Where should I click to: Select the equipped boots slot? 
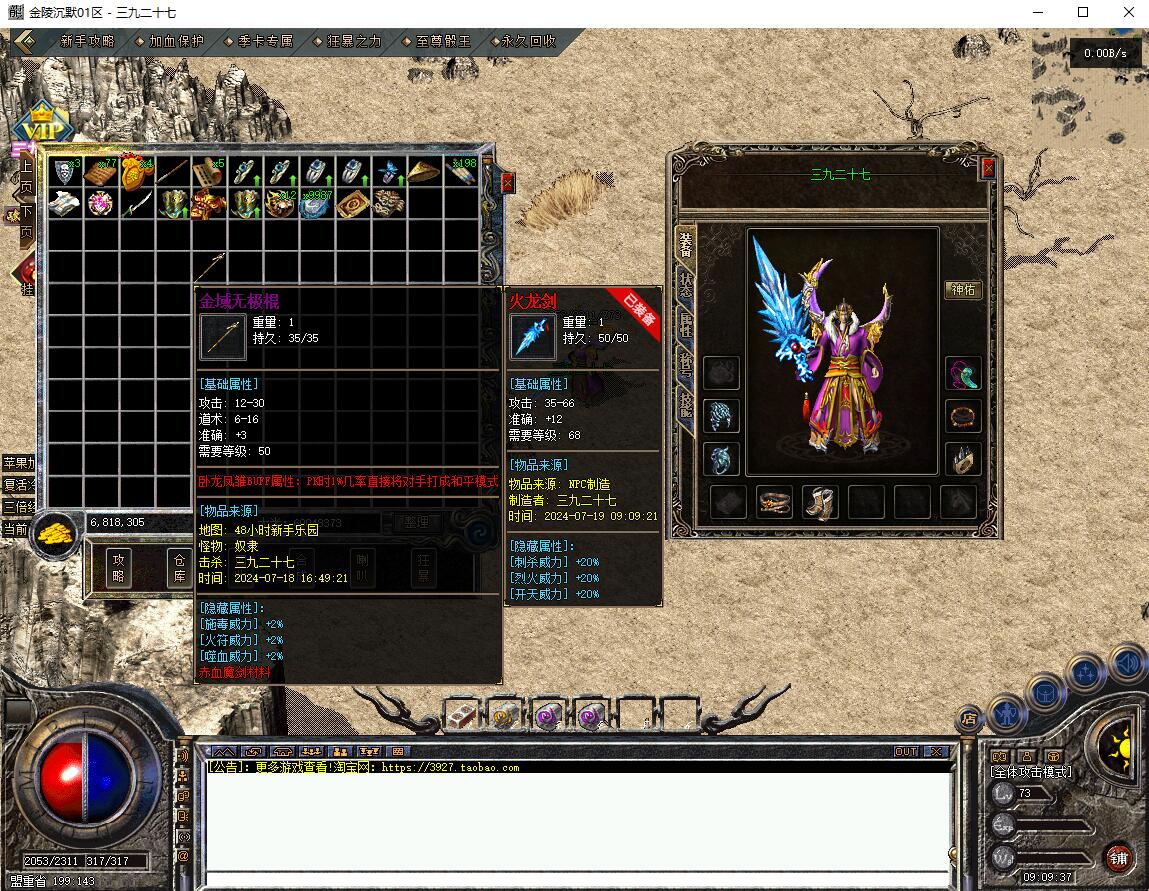pyautogui.click(x=820, y=502)
